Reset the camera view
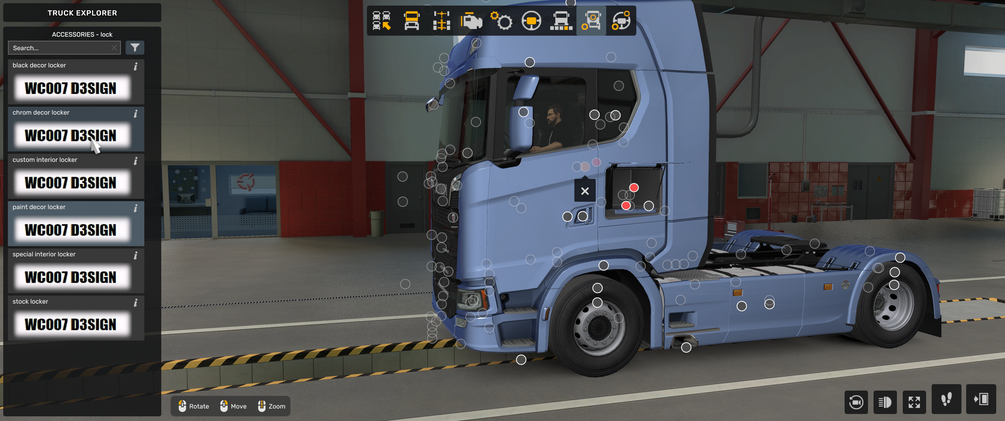The height and width of the screenshot is (421, 1005). [855, 402]
